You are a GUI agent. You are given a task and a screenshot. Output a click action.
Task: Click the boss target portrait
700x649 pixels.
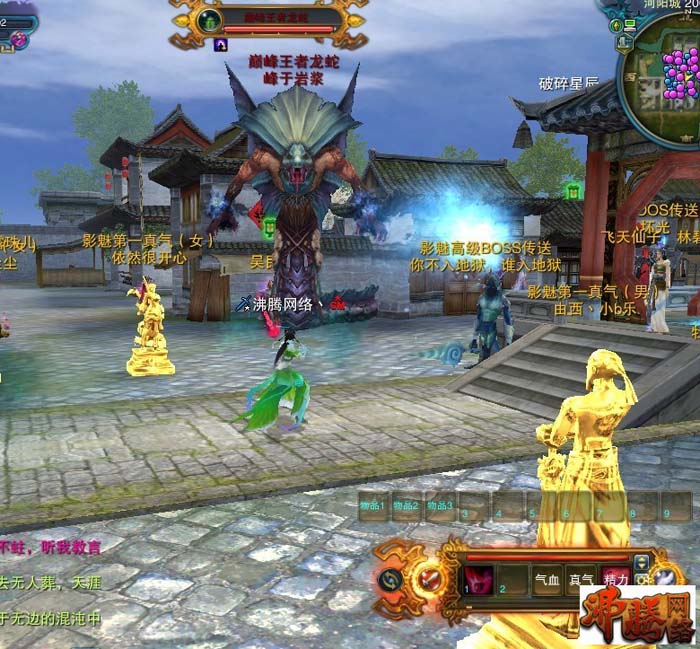[x=209, y=20]
